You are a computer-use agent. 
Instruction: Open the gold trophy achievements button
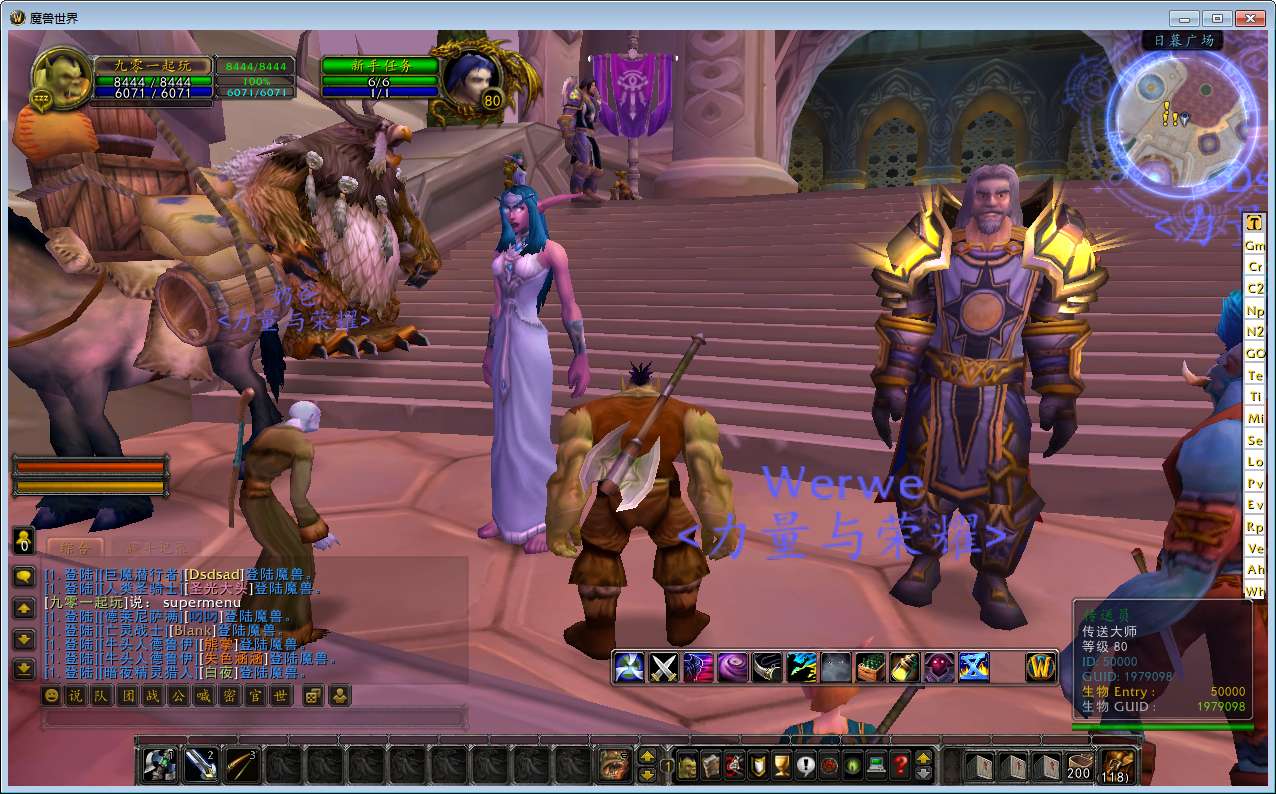tap(781, 766)
